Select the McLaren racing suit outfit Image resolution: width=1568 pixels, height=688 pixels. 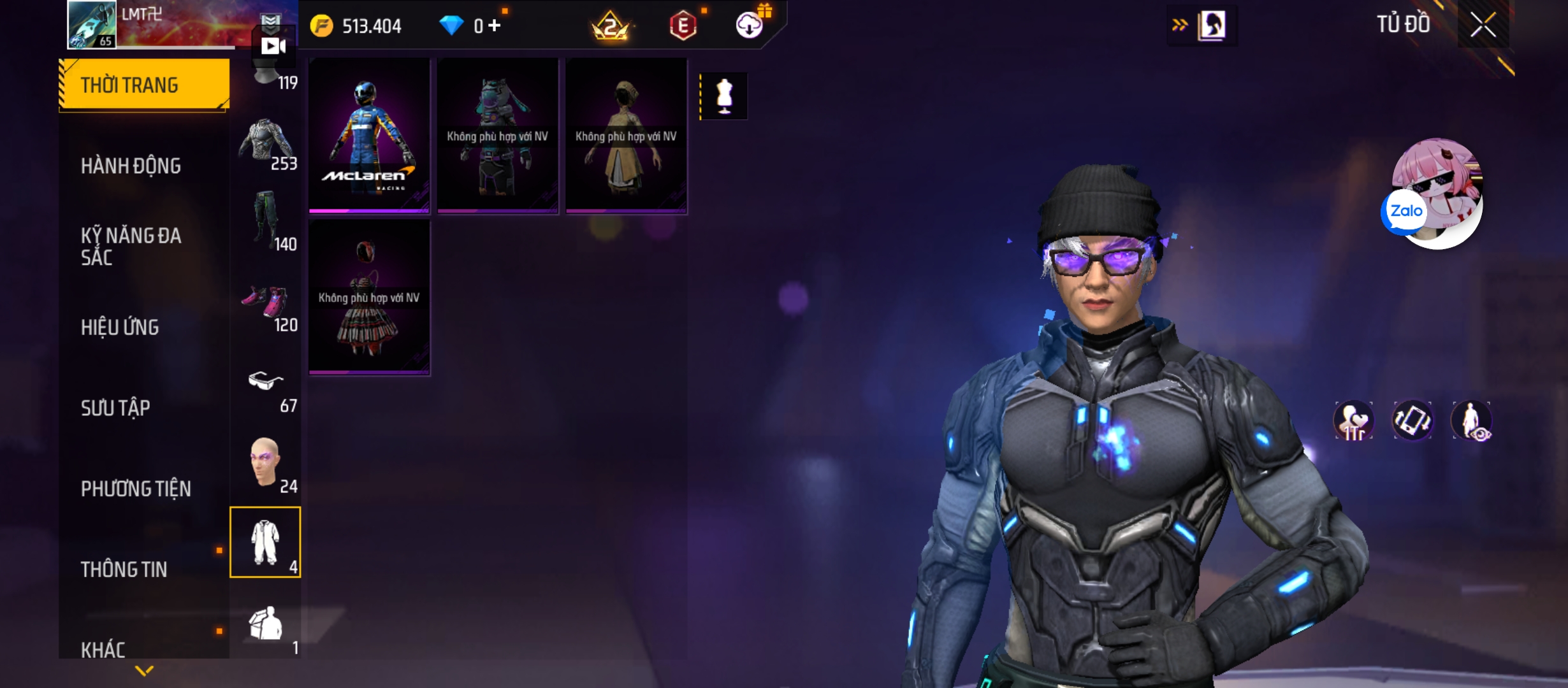click(369, 136)
